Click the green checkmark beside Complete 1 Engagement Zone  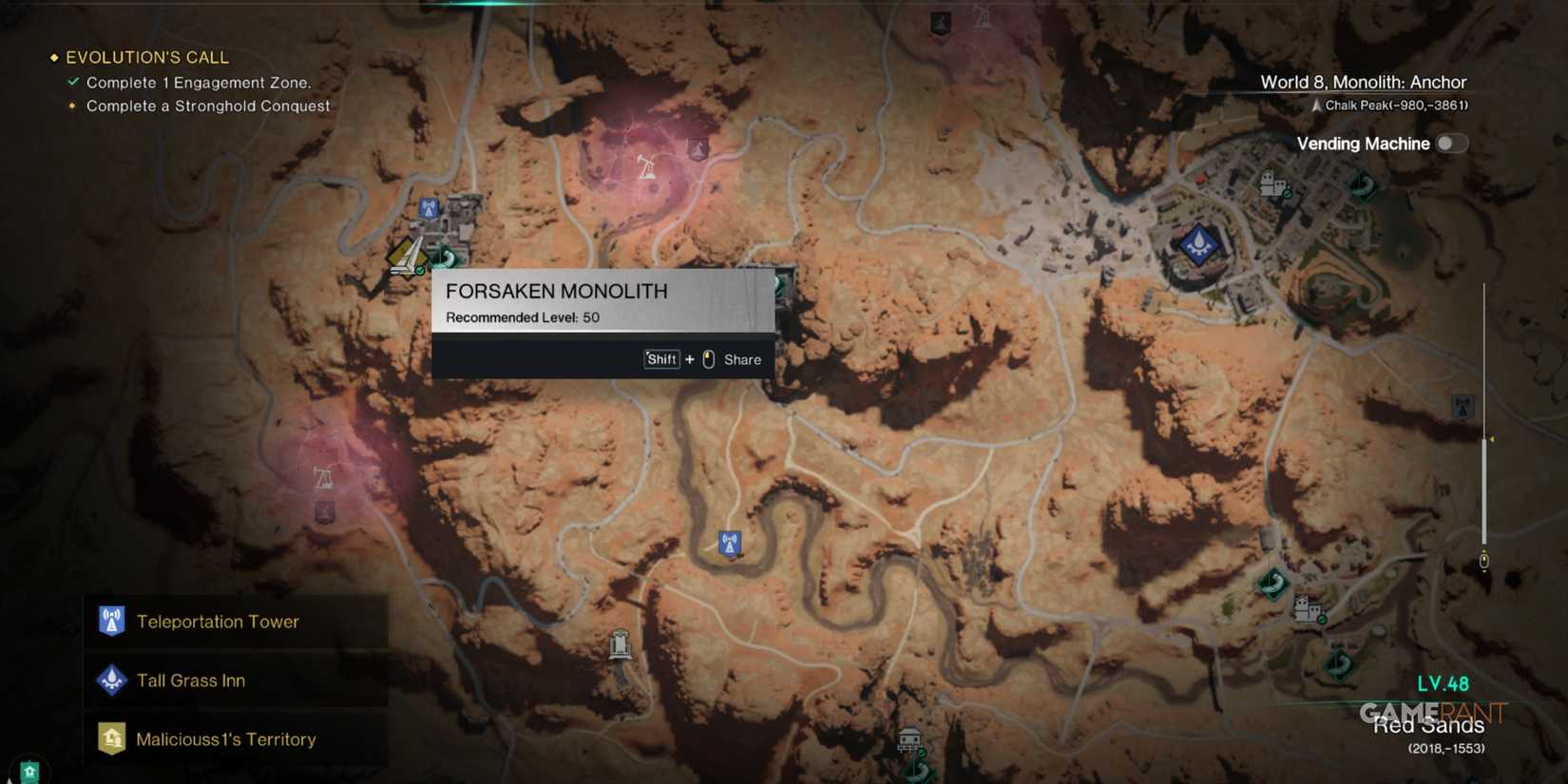pos(73,82)
